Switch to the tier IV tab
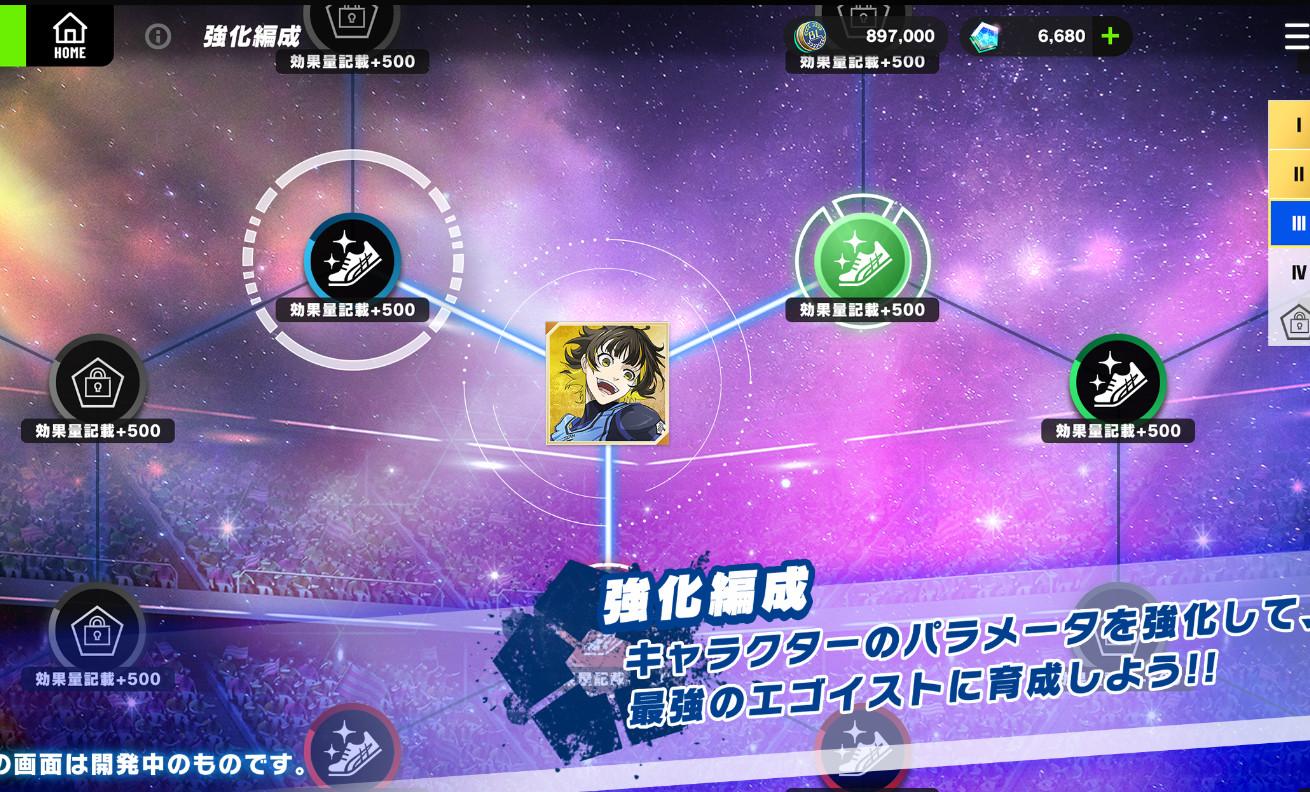Screen dimensions: 1310x792 point(1295,271)
